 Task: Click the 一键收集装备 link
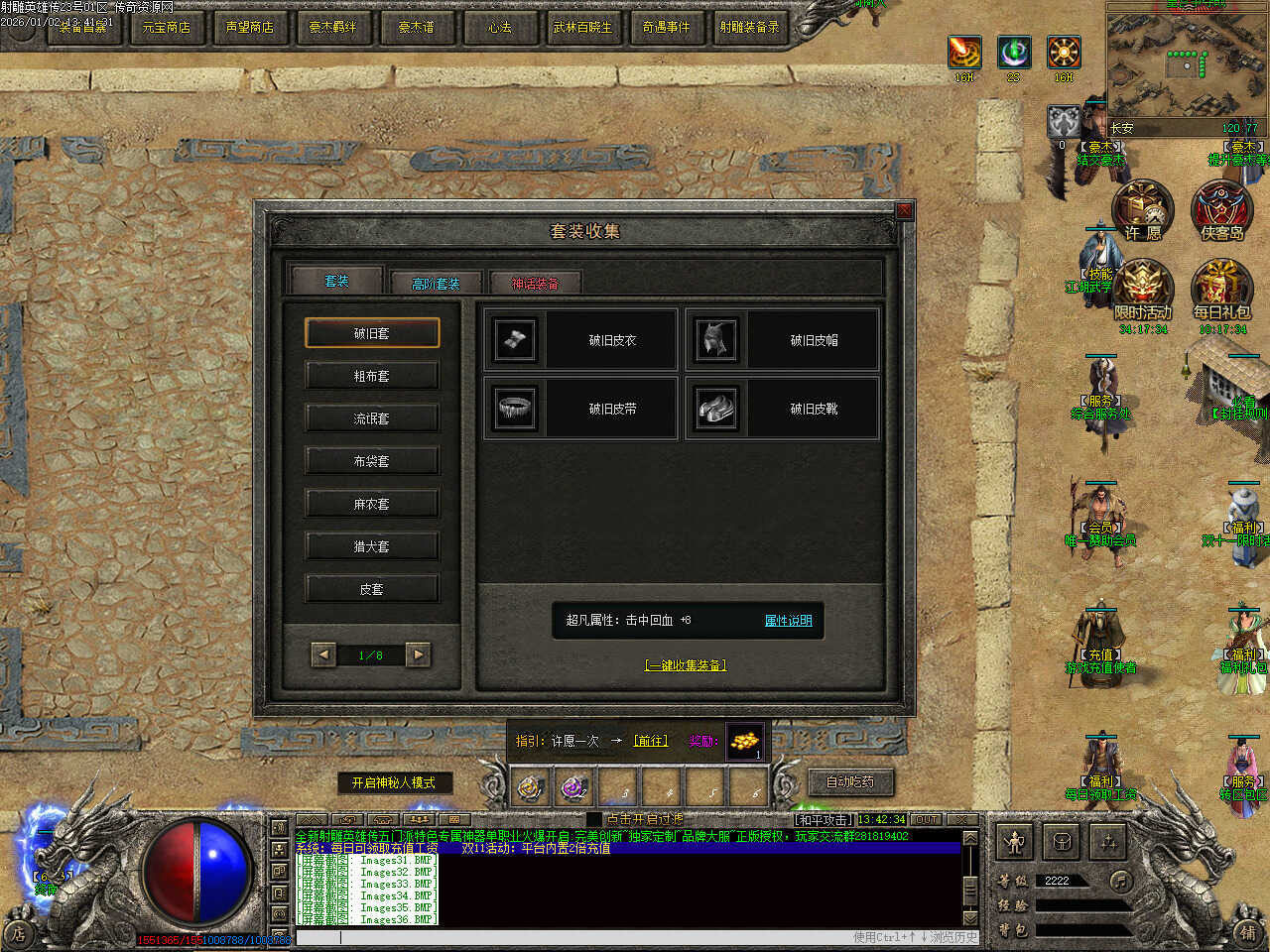(x=686, y=665)
